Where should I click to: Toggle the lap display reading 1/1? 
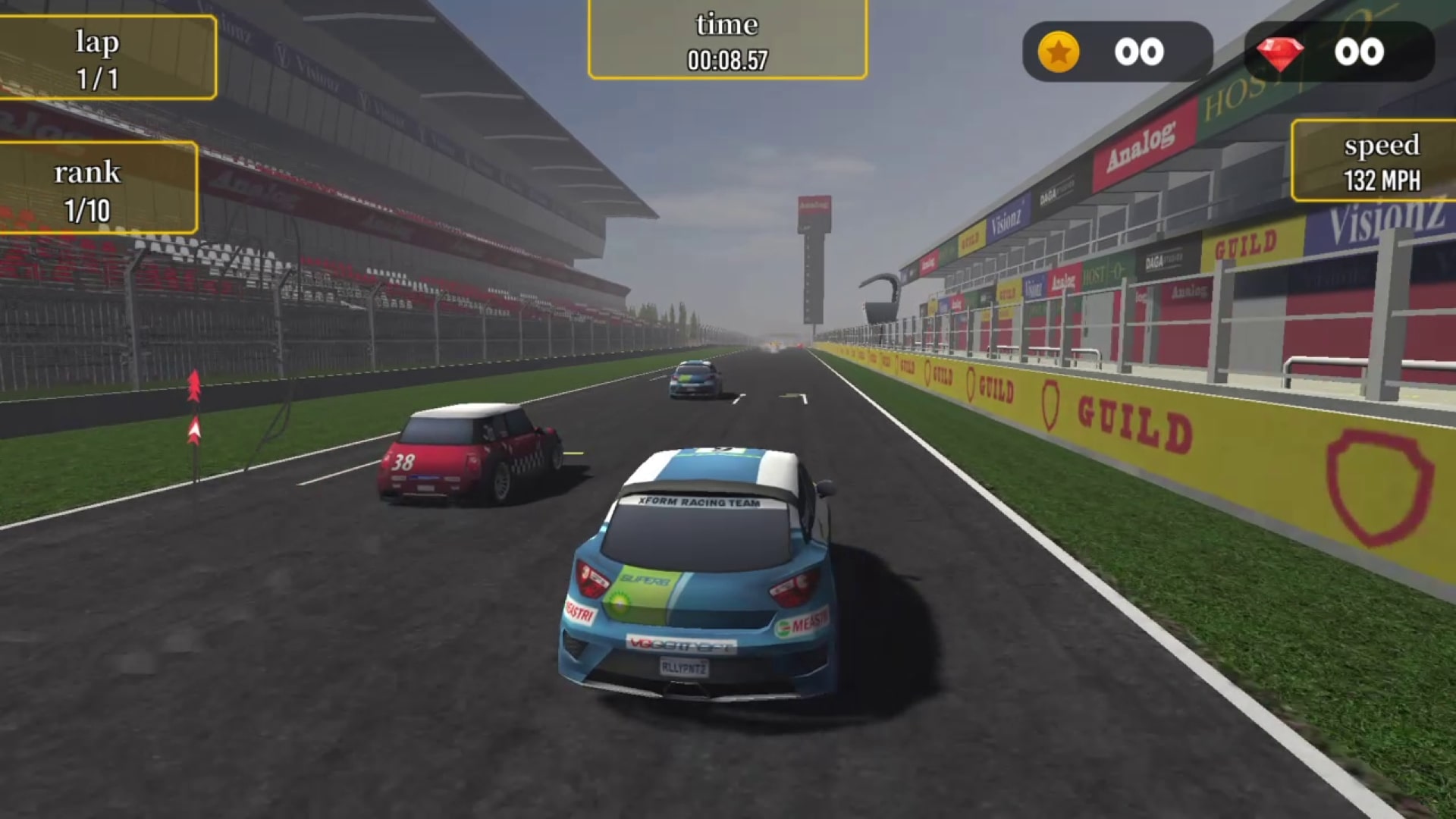pos(96,75)
